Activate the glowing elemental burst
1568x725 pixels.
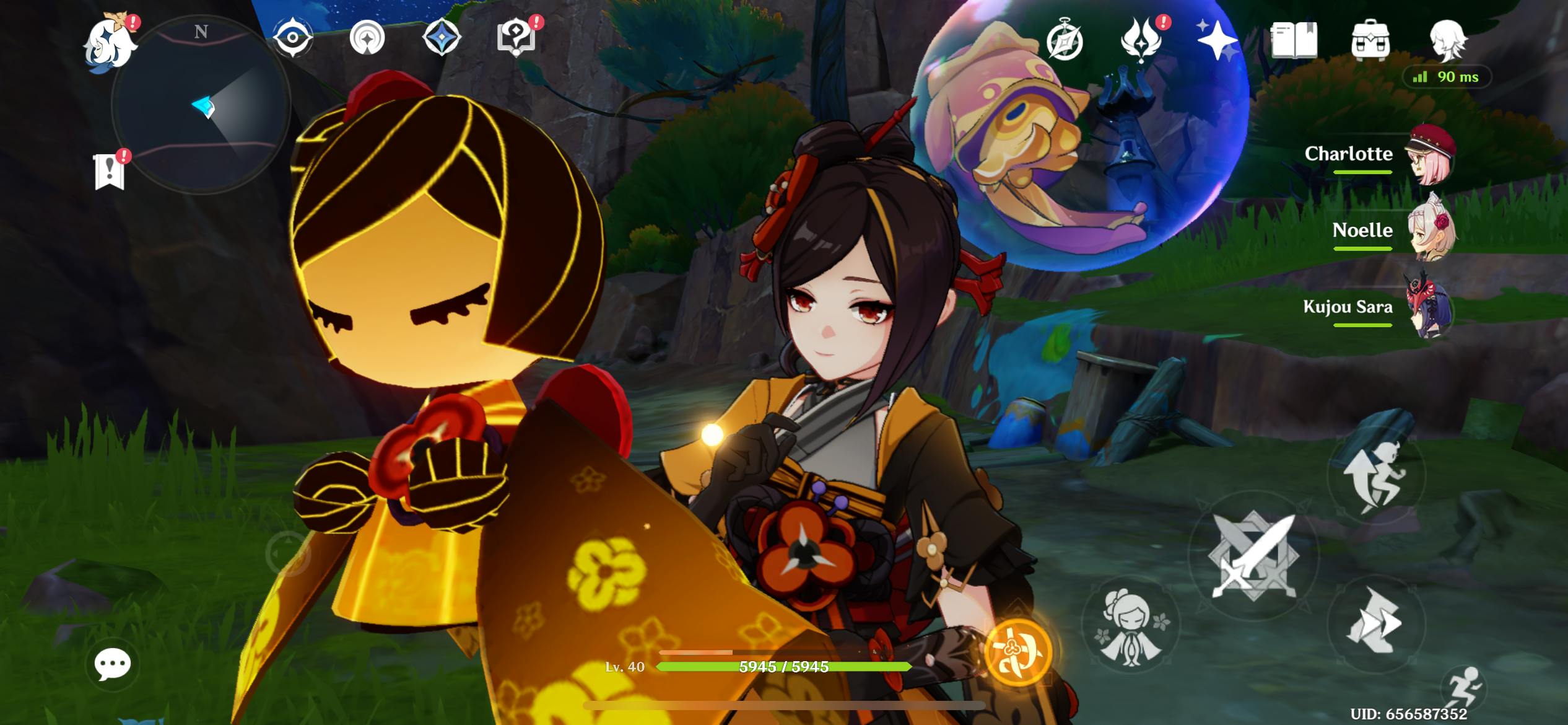coord(1019,652)
